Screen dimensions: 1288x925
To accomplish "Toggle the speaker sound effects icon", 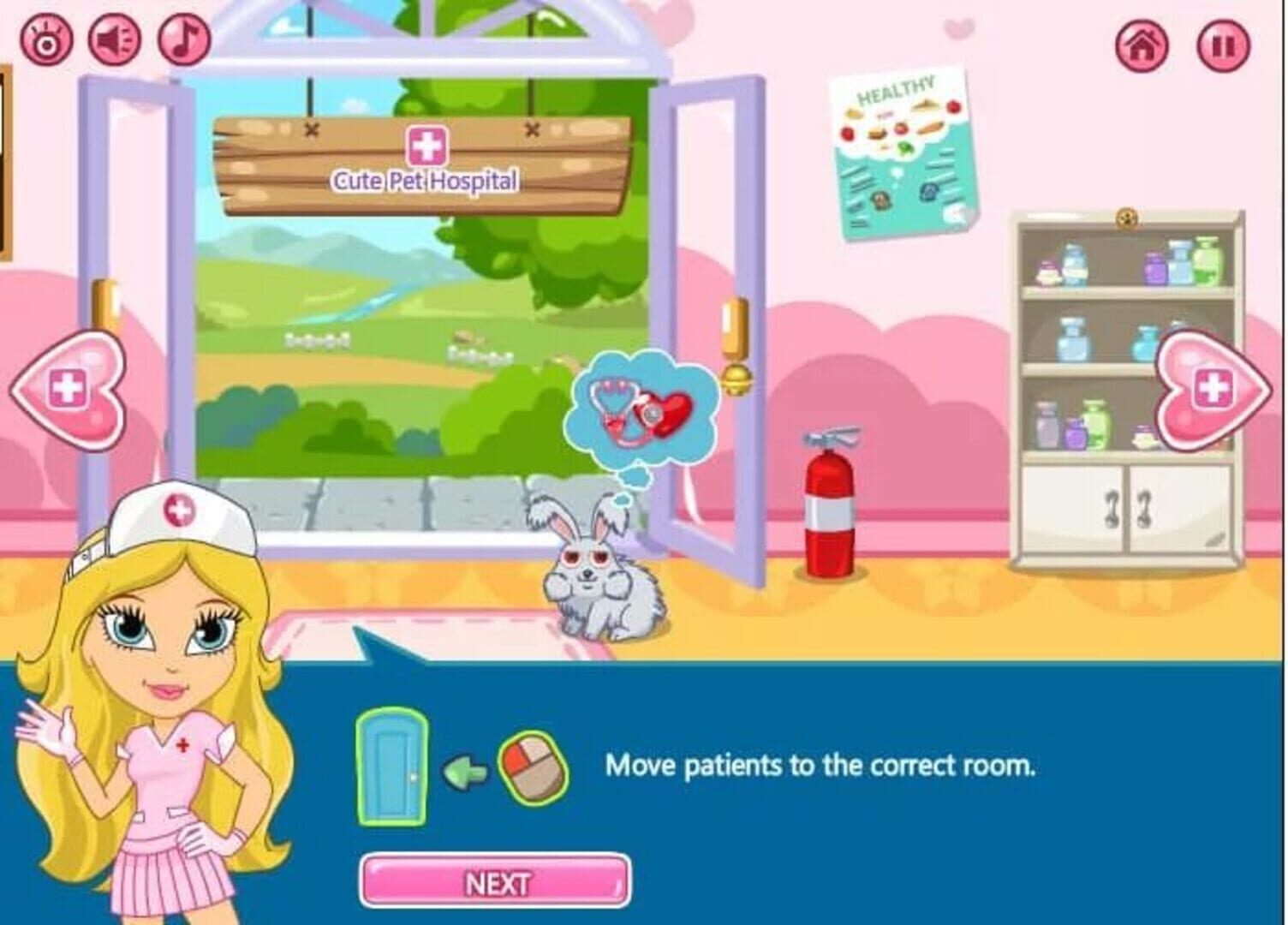I will coord(116,39).
